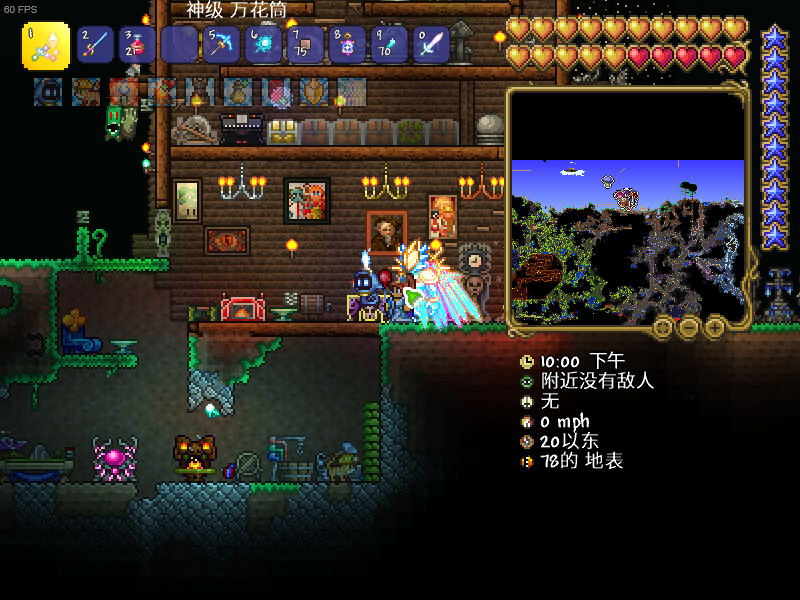Choose the red potion stack in slot 3
This screenshot has height=600, width=800.
click(x=137, y=45)
